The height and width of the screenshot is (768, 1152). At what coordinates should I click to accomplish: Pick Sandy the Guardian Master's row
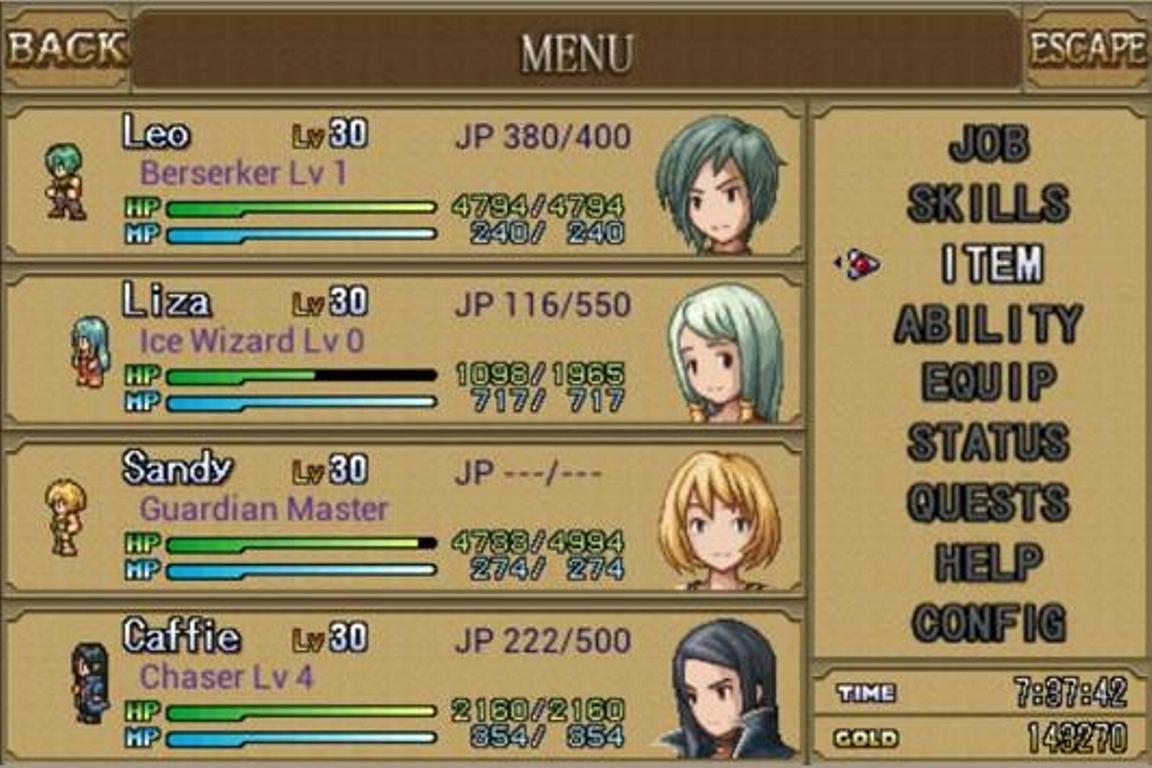click(x=402, y=517)
